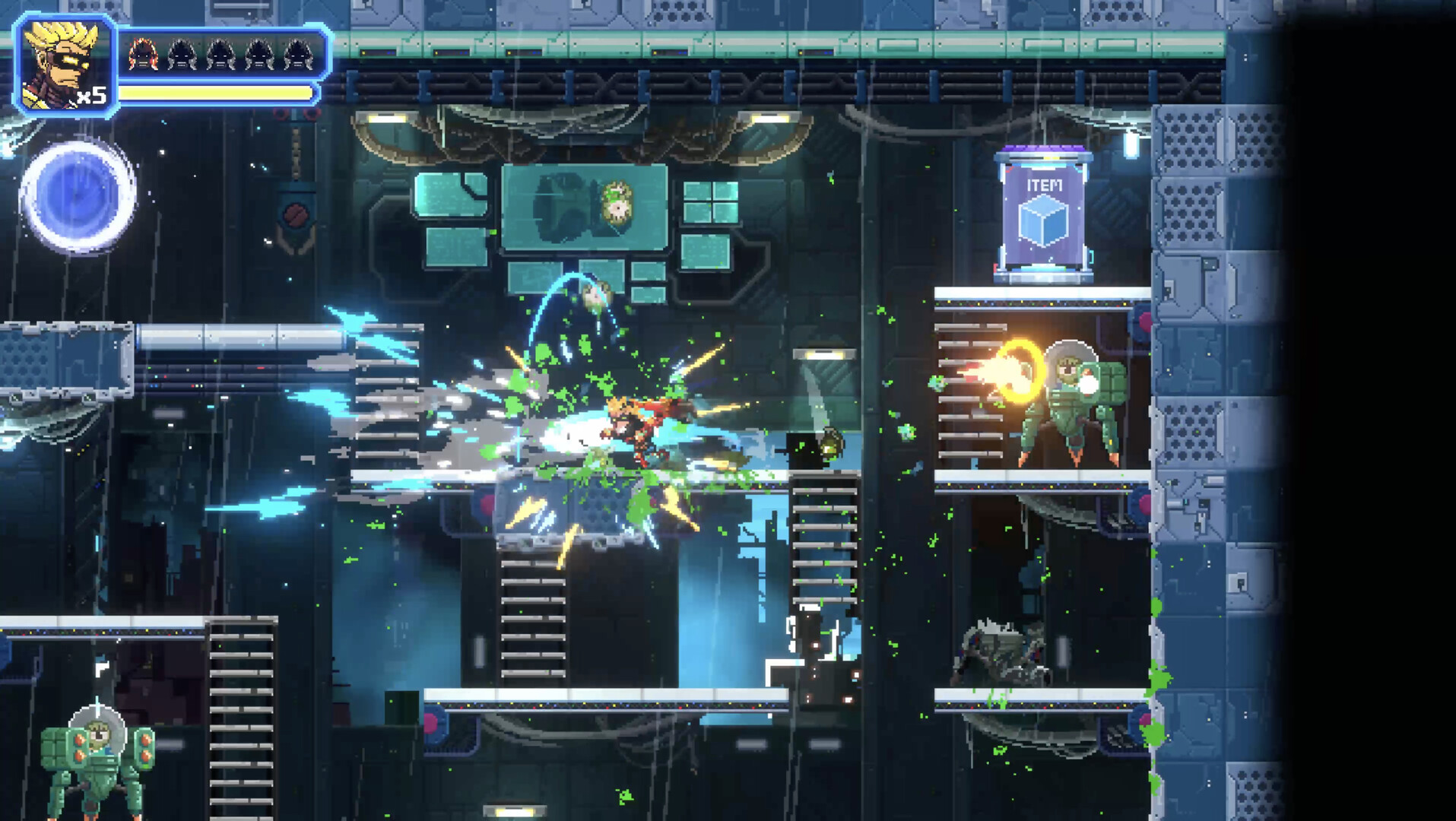
Task: Click the first lit mask slot in the ability bar
Action: (x=142, y=54)
